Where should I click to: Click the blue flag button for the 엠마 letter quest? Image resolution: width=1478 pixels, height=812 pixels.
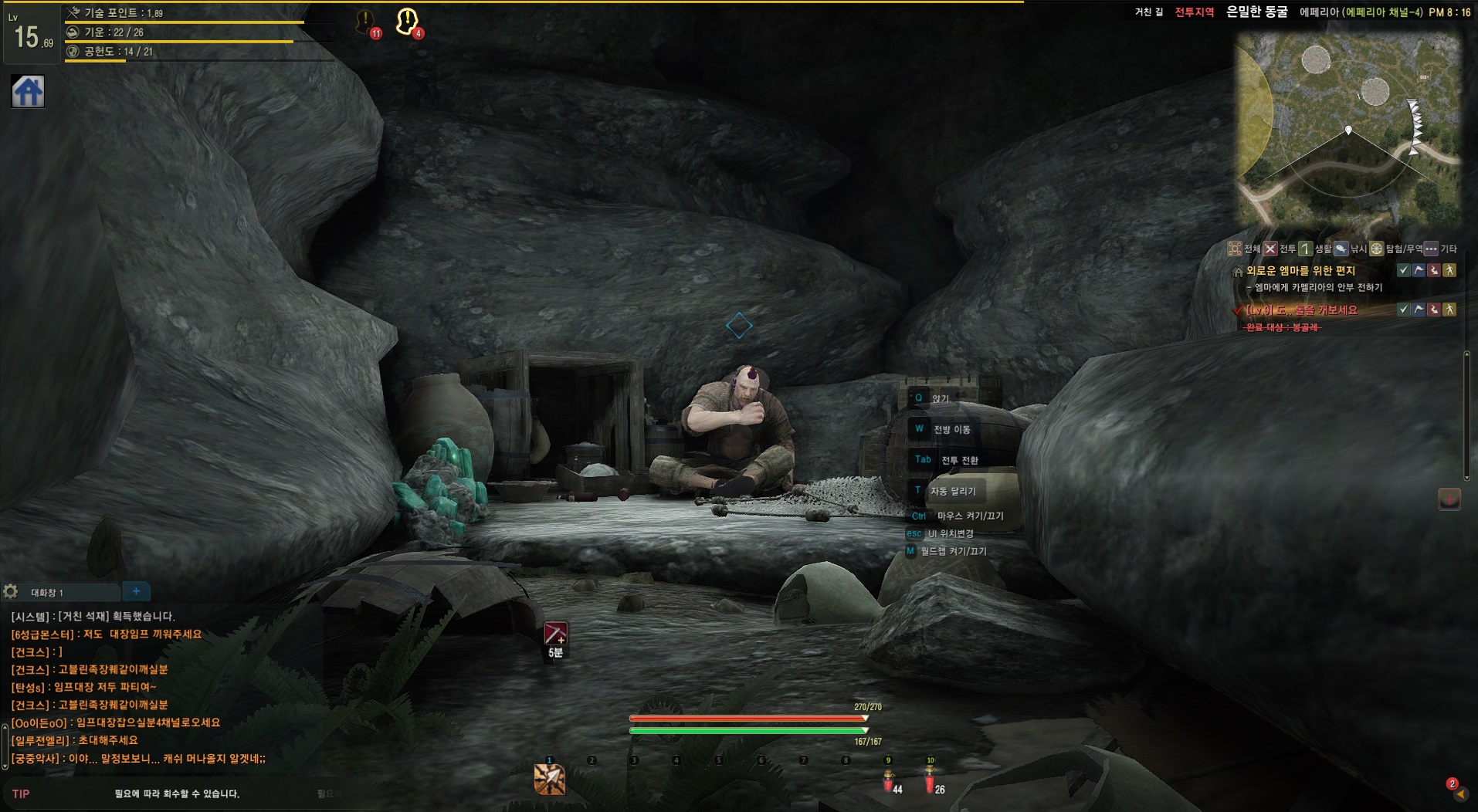coord(1419,270)
